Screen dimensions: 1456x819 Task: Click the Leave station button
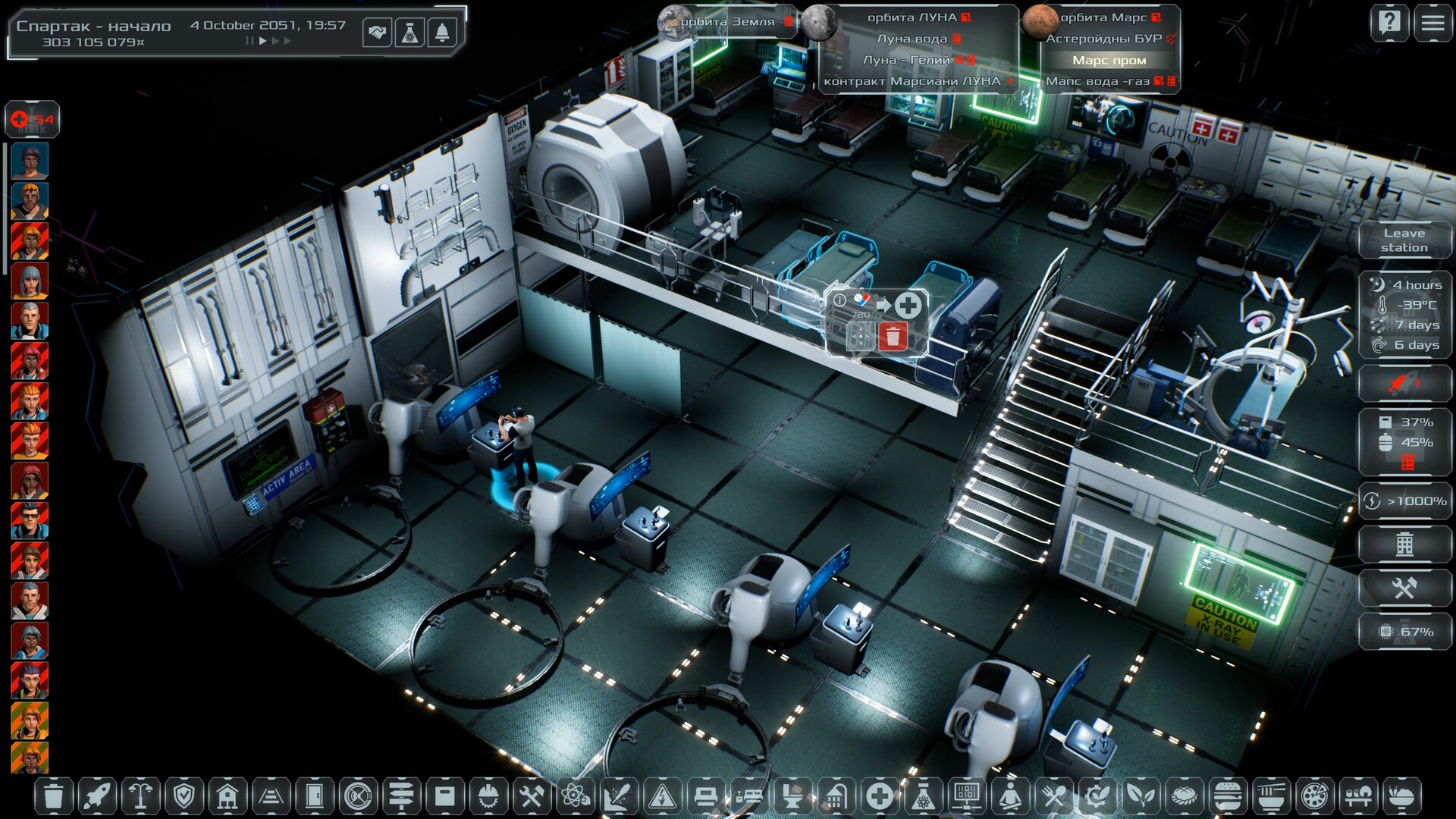(1404, 240)
